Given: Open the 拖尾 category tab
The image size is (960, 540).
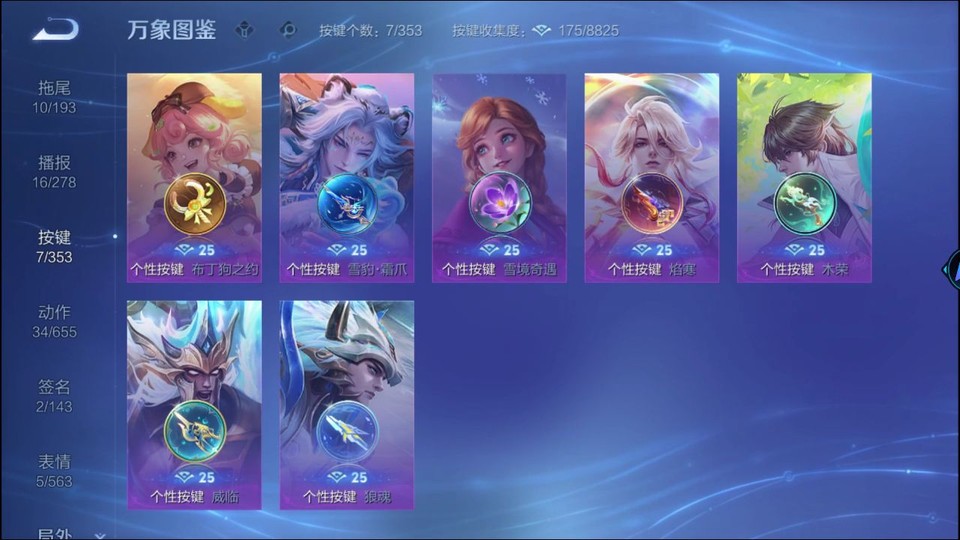Looking at the screenshot, I should coord(54,96).
